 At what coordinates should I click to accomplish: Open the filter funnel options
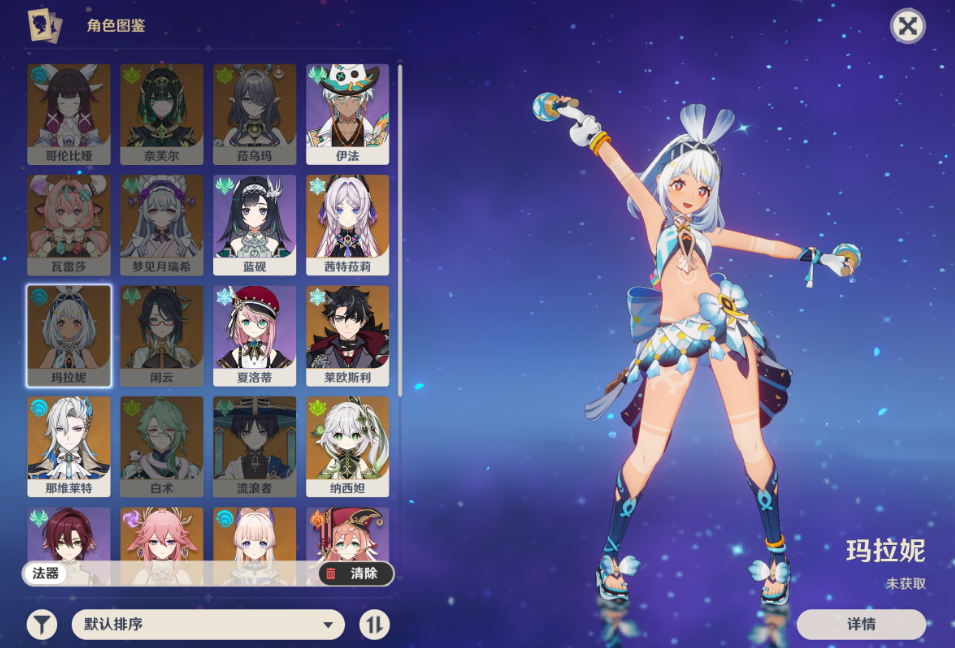coord(42,625)
